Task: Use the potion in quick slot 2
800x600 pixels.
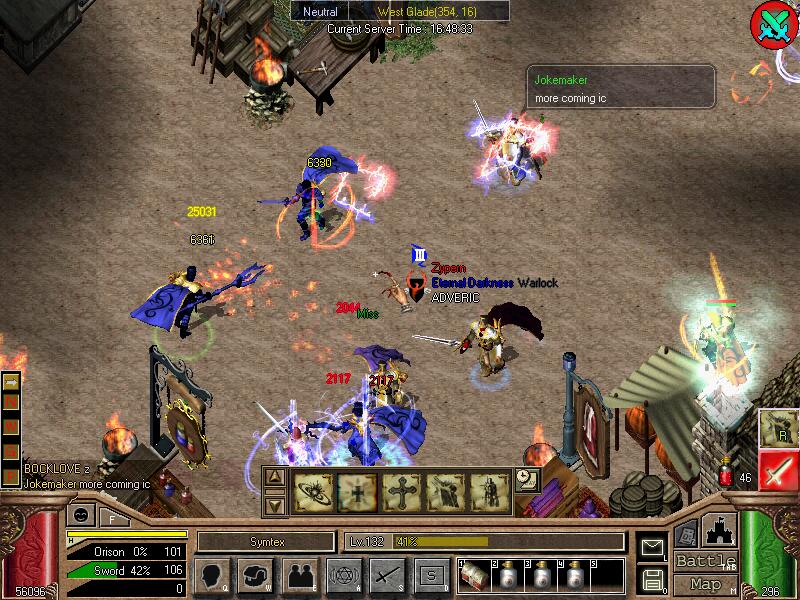Action: 510,577
